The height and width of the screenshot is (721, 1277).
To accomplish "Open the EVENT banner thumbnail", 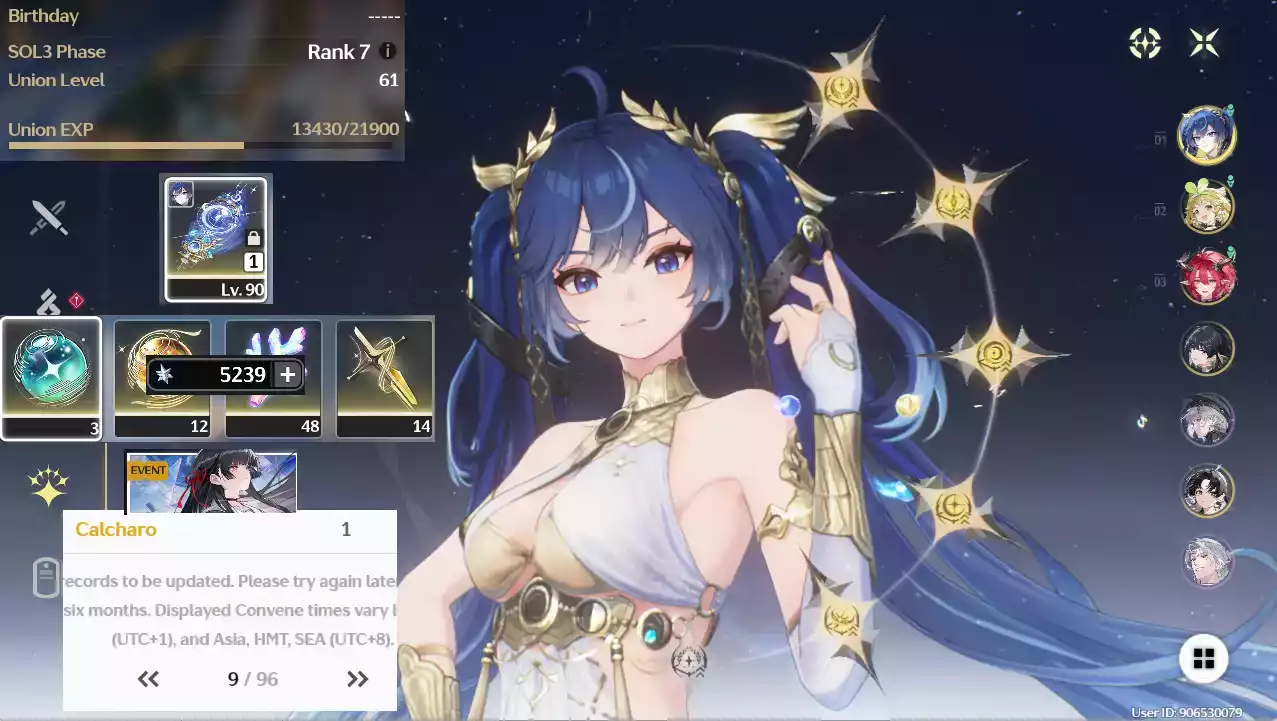I will pos(211,482).
